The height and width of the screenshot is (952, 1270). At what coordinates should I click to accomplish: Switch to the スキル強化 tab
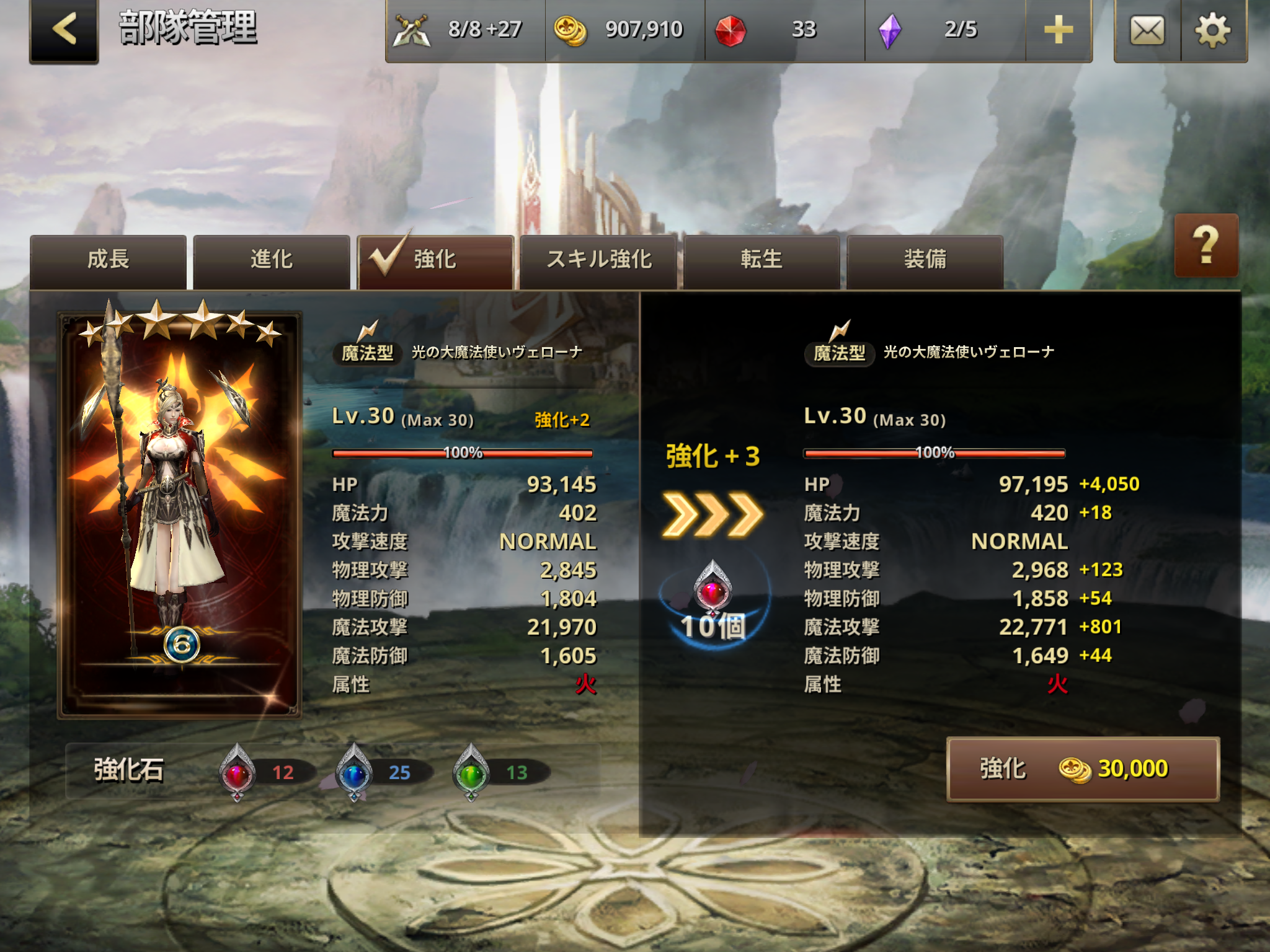pos(598,260)
